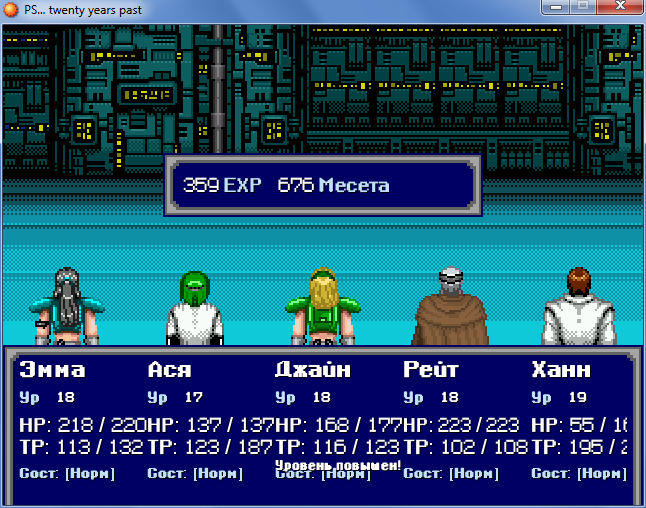This screenshot has height=508, width=646.
Task: Dismiss the EXP and Месета reward box
Action: [323, 186]
